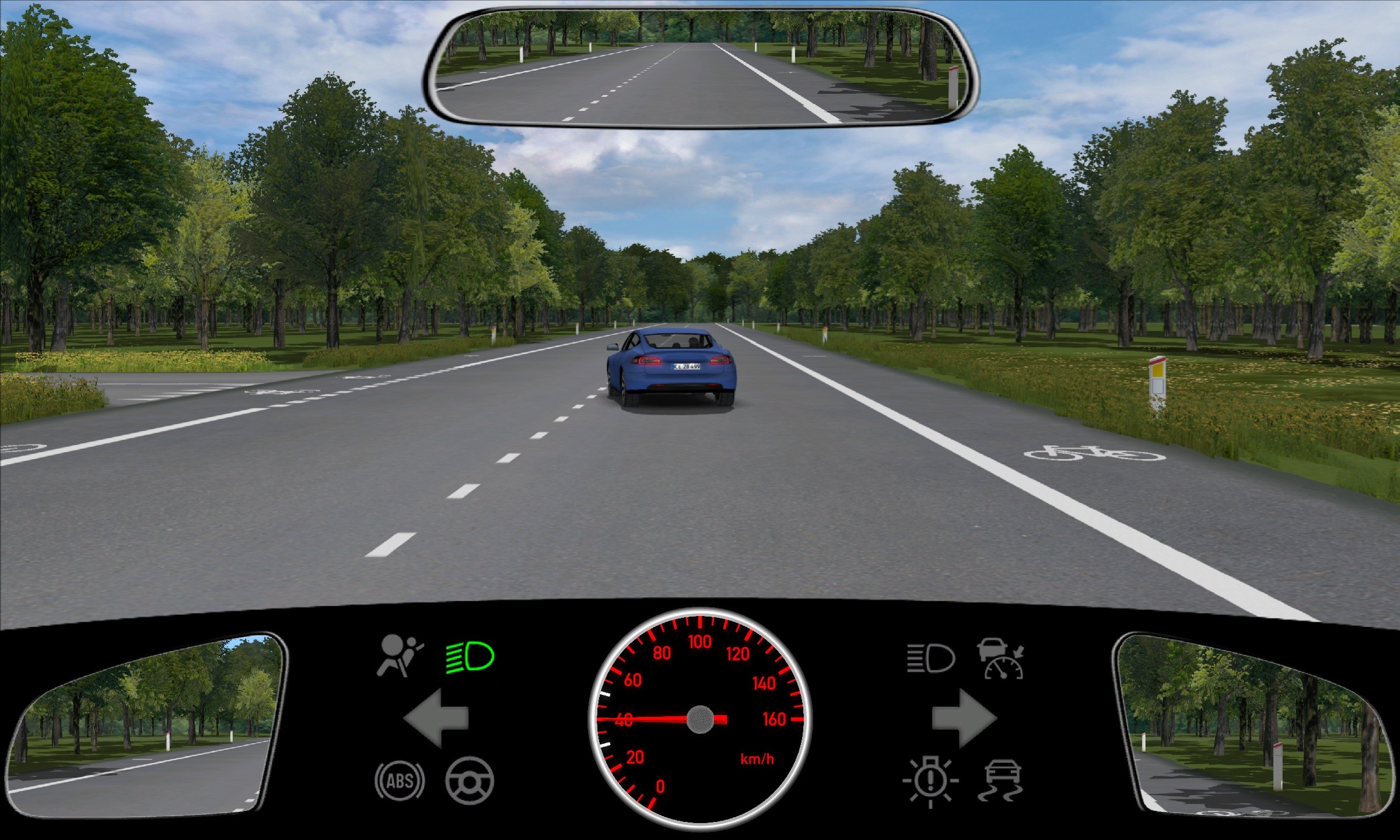Click the right turn signal arrow
This screenshot has width=1400, height=840.
point(964,718)
